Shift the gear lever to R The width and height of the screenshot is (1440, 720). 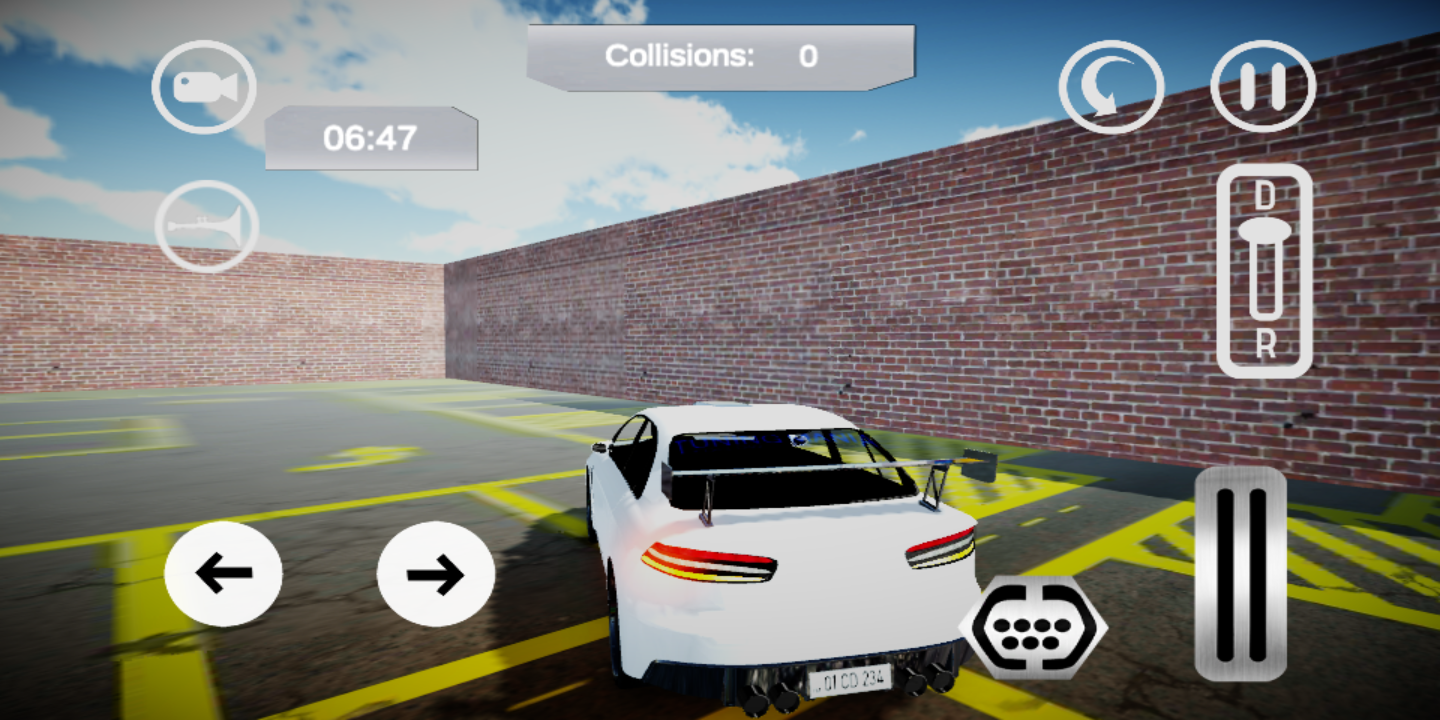tap(1265, 345)
